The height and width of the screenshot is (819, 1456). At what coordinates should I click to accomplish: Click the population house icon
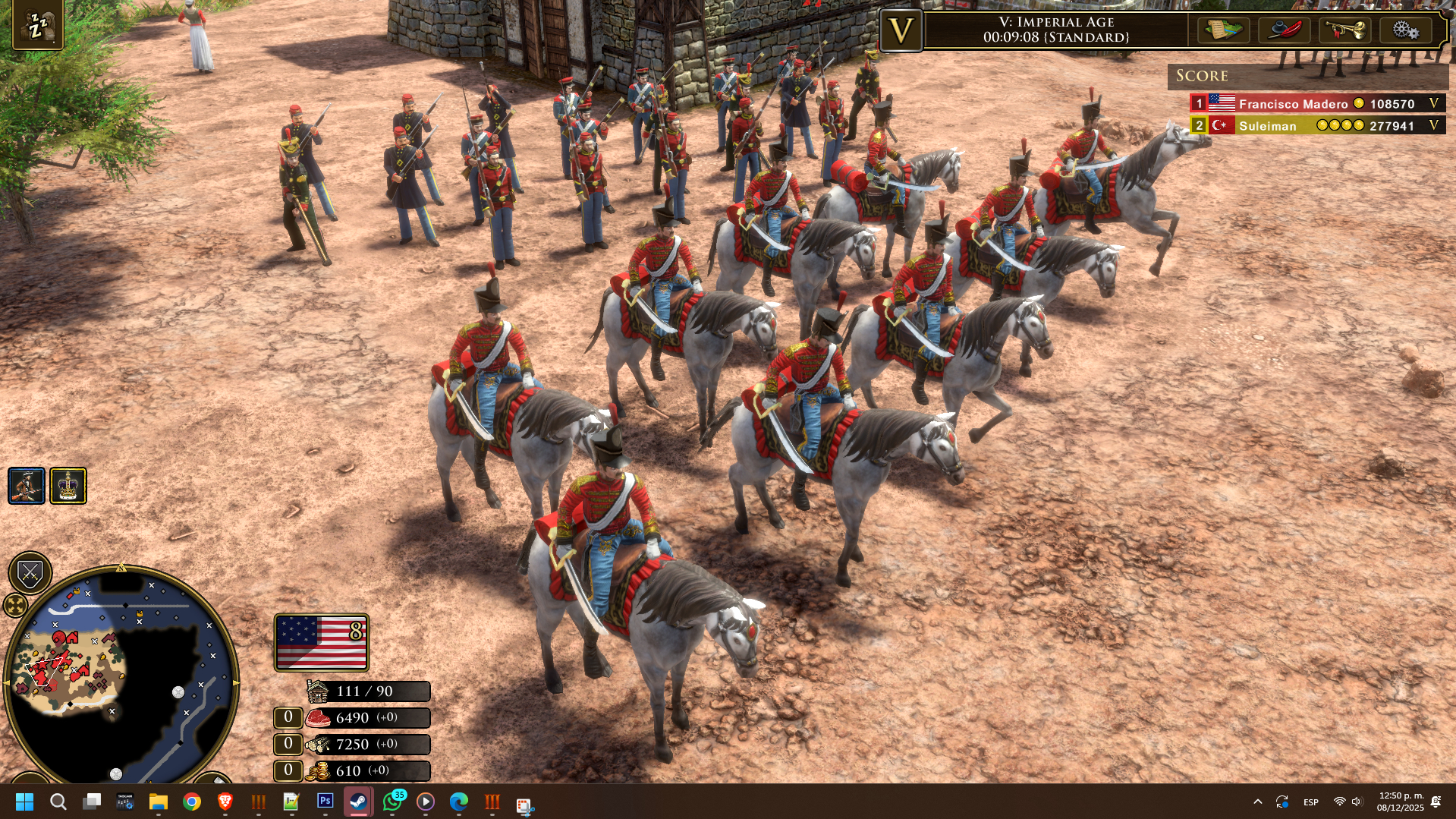point(318,691)
